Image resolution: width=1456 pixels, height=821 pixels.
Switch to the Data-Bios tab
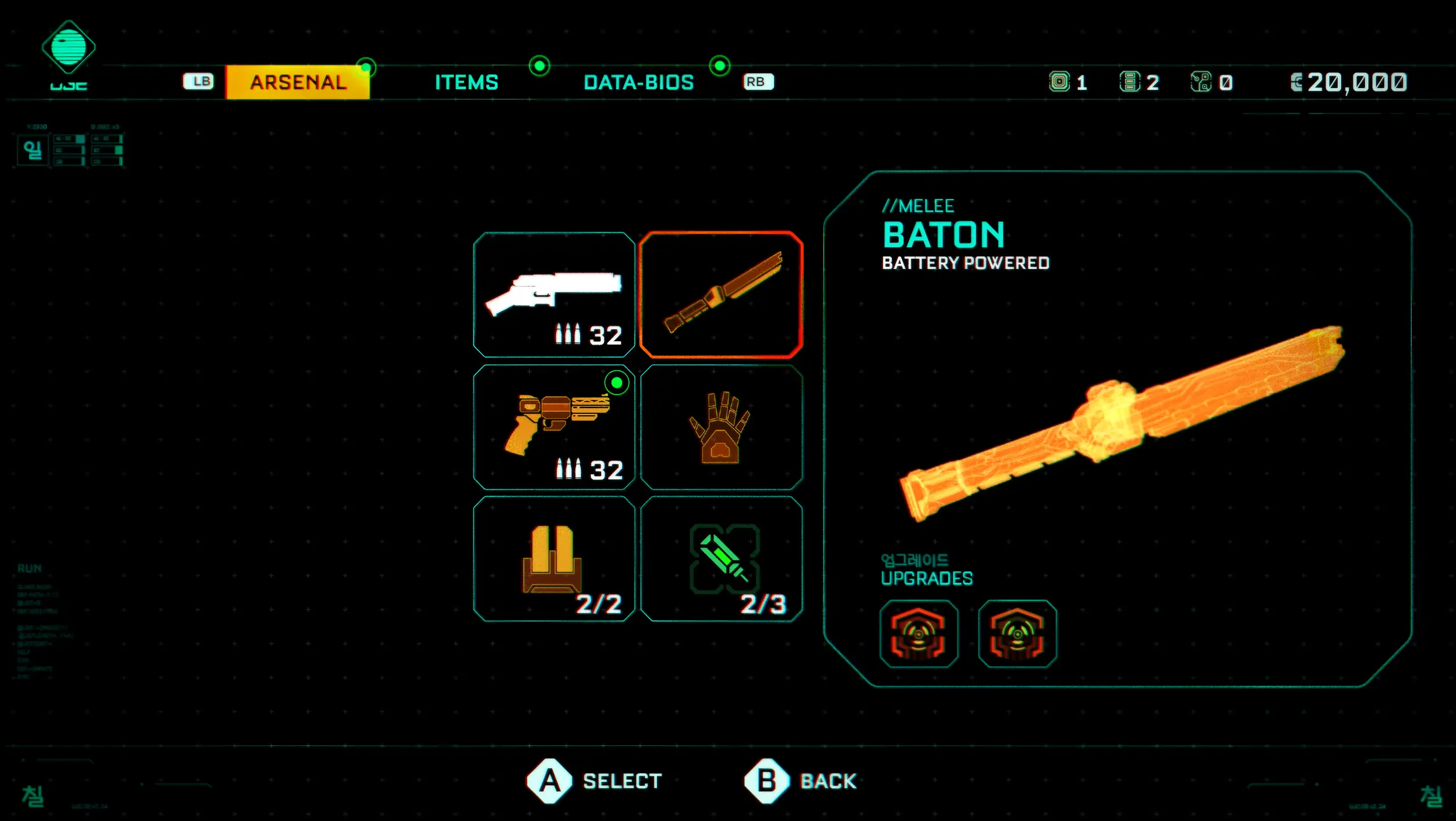[638, 82]
